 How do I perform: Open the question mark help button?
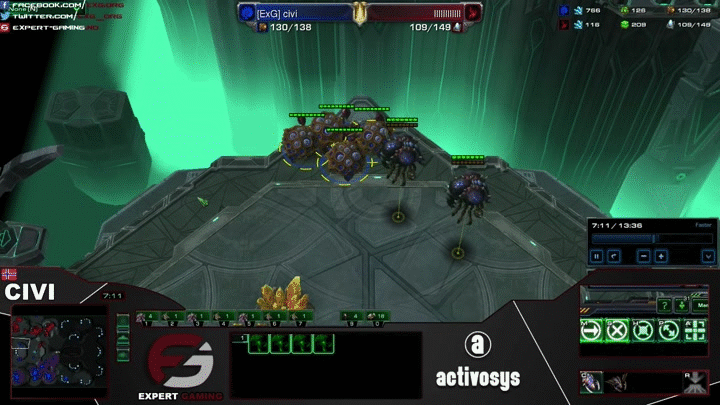tap(664, 305)
